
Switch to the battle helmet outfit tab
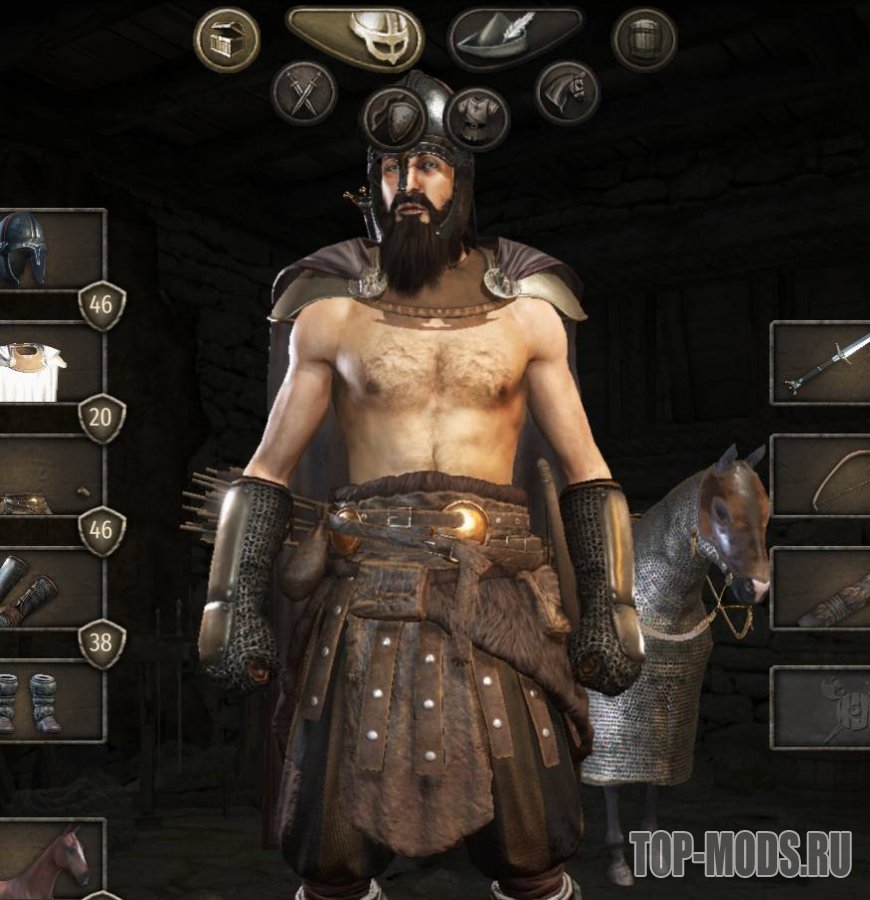[x=355, y=39]
